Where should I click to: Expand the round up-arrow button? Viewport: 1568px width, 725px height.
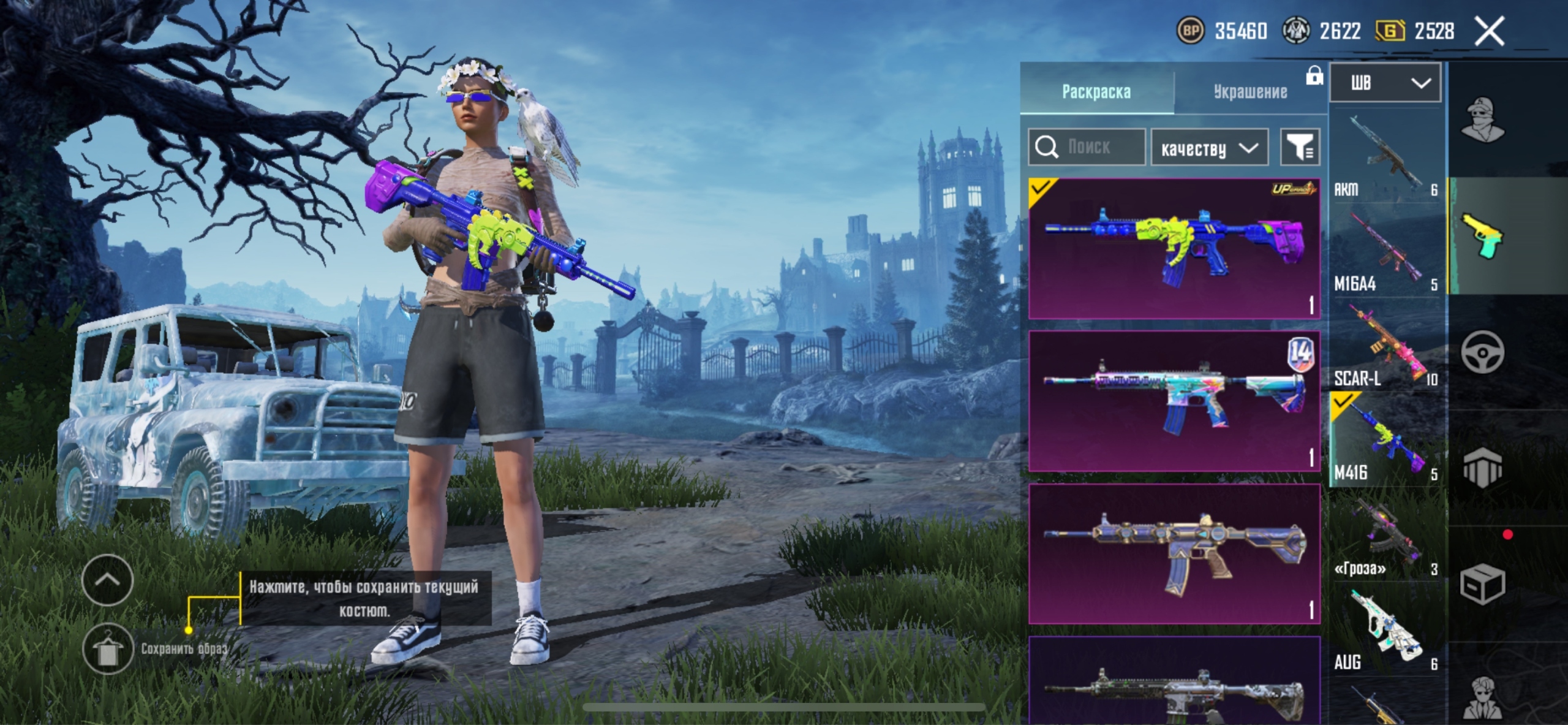click(x=108, y=580)
